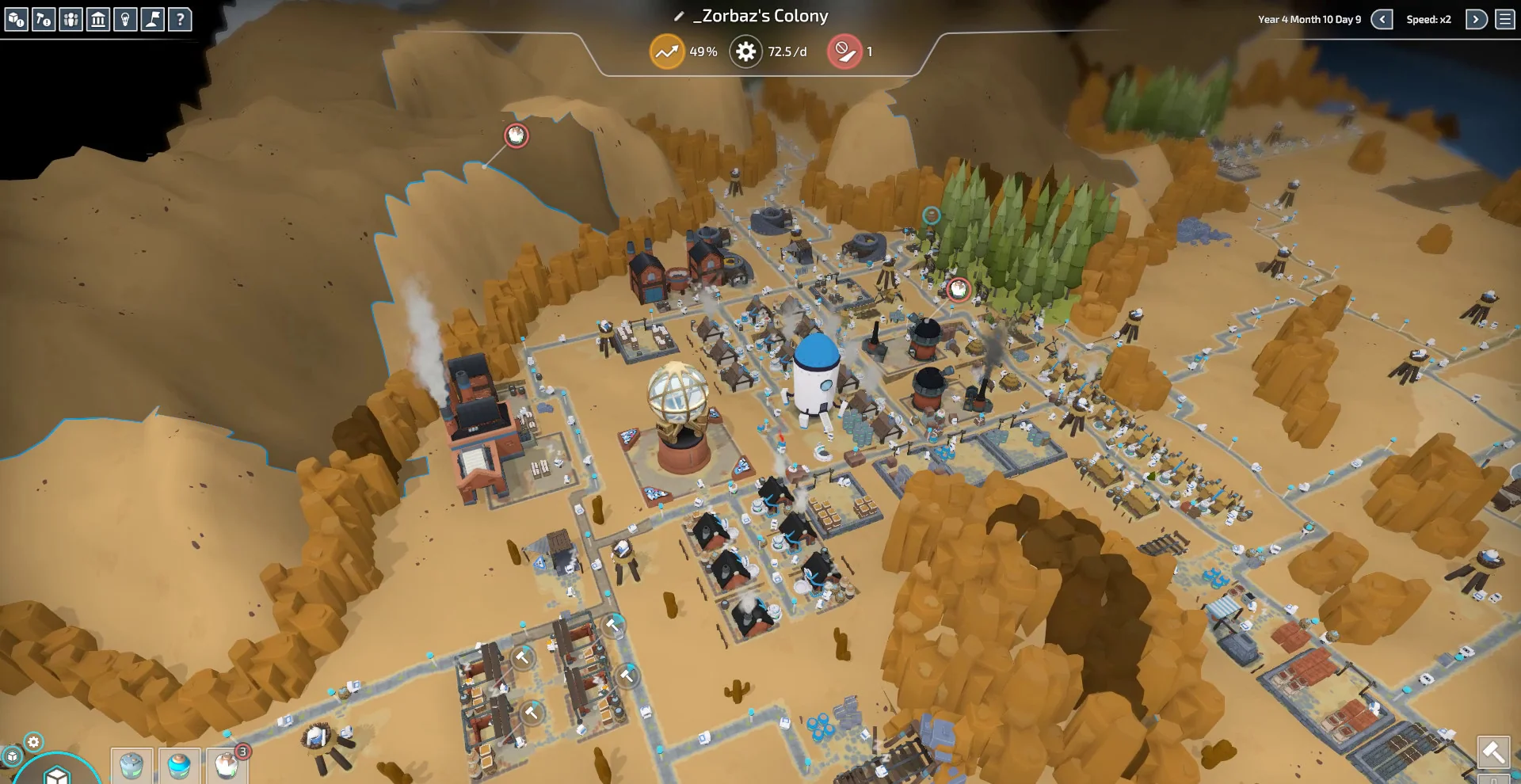This screenshot has height=784, width=1521.
Task: Open the question mark help button
Action: (180, 19)
